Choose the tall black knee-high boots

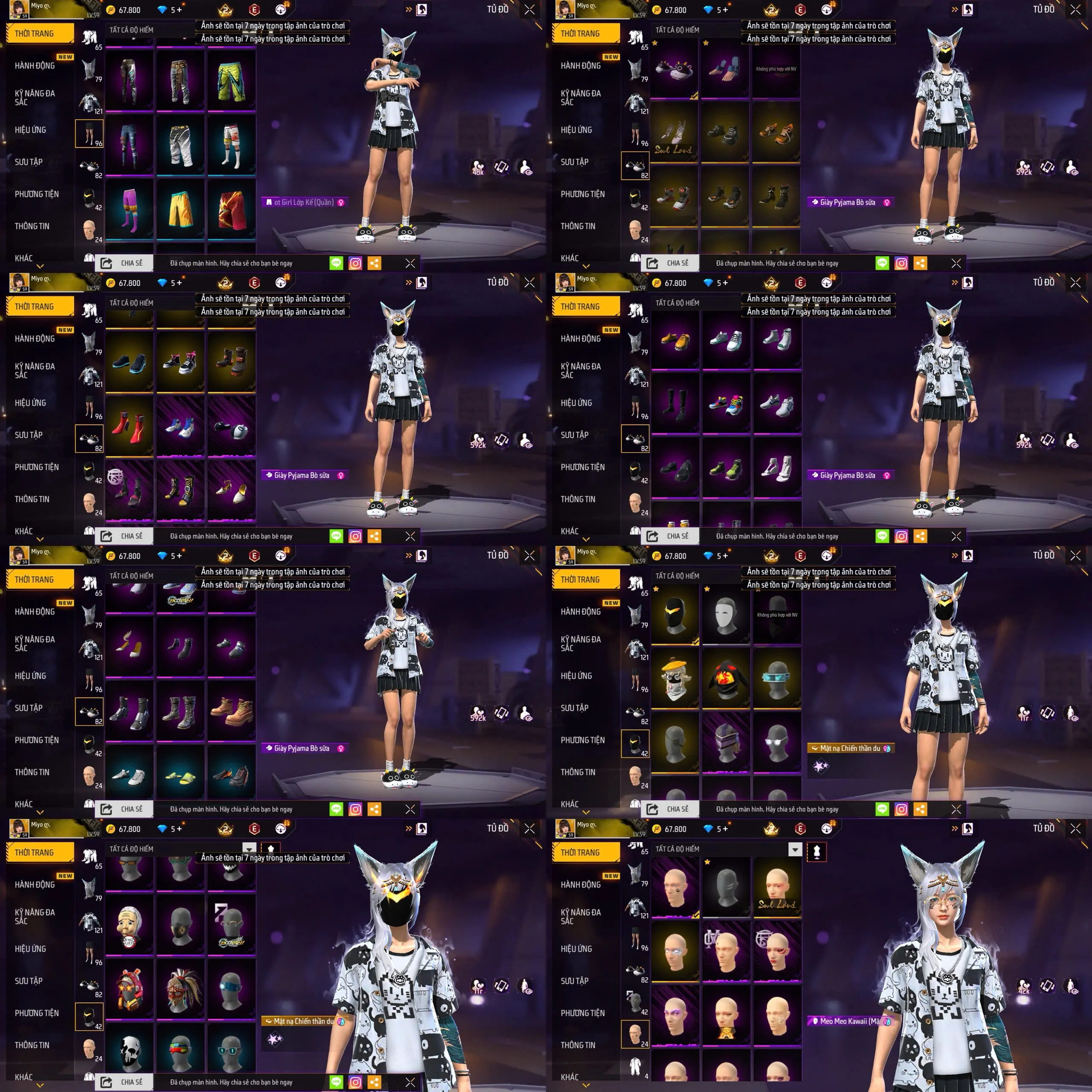point(675,404)
